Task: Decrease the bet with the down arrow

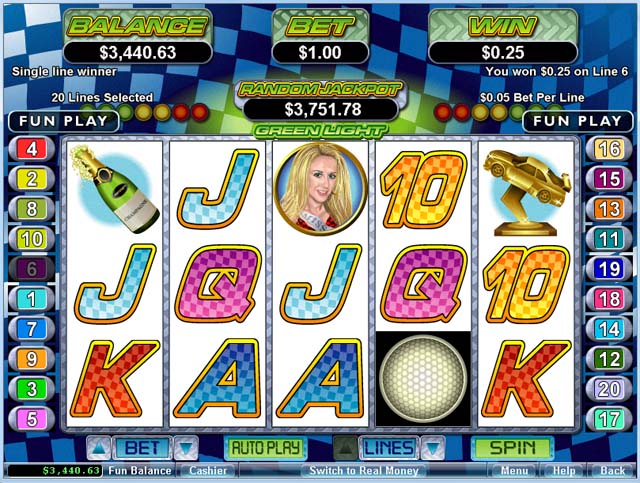Action: pos(186,448)
